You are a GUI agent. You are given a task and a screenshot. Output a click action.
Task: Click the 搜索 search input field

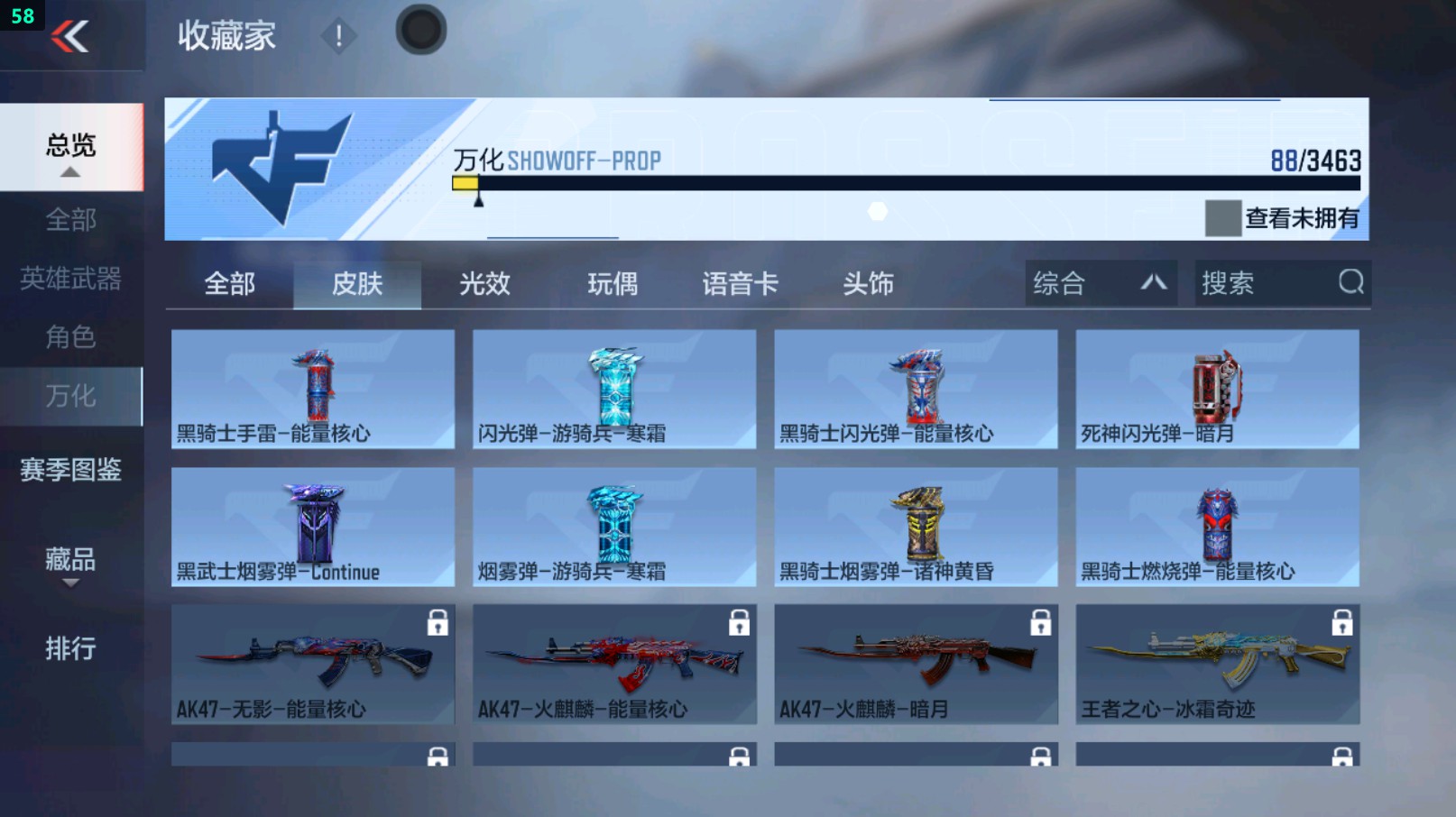tap(1263, 282)
